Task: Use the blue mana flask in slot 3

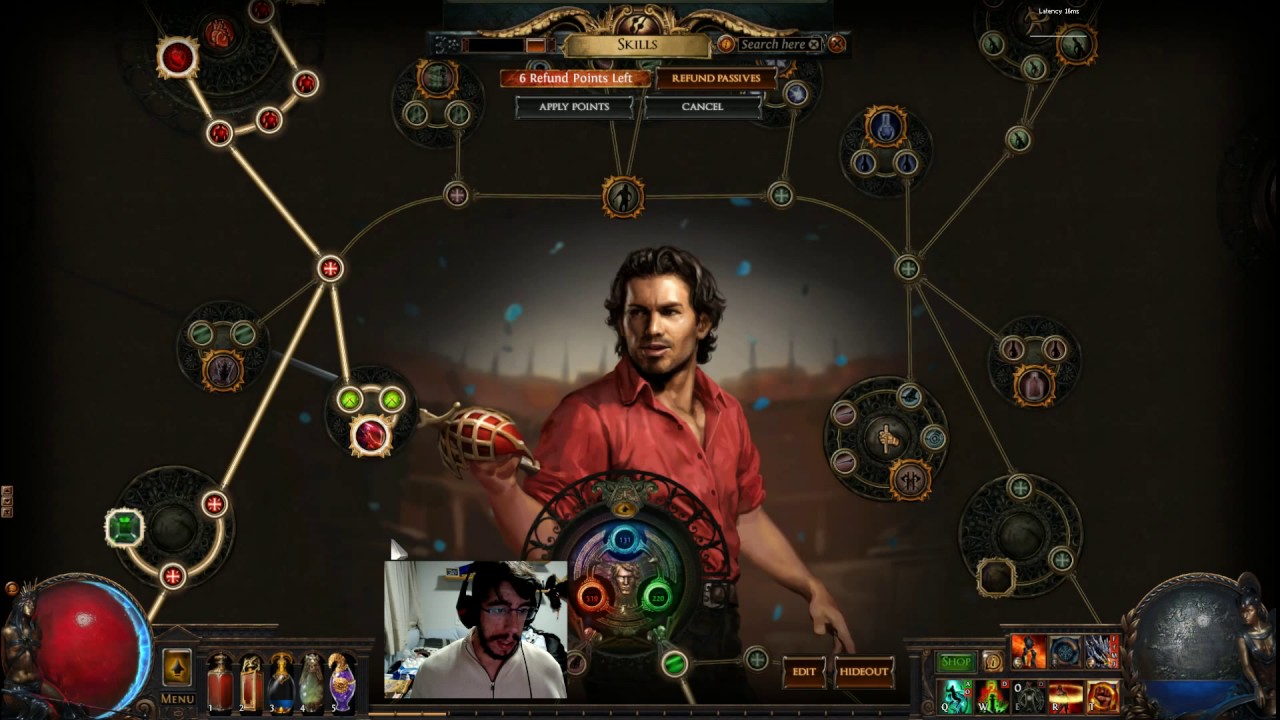Action: tap(281, 684)
